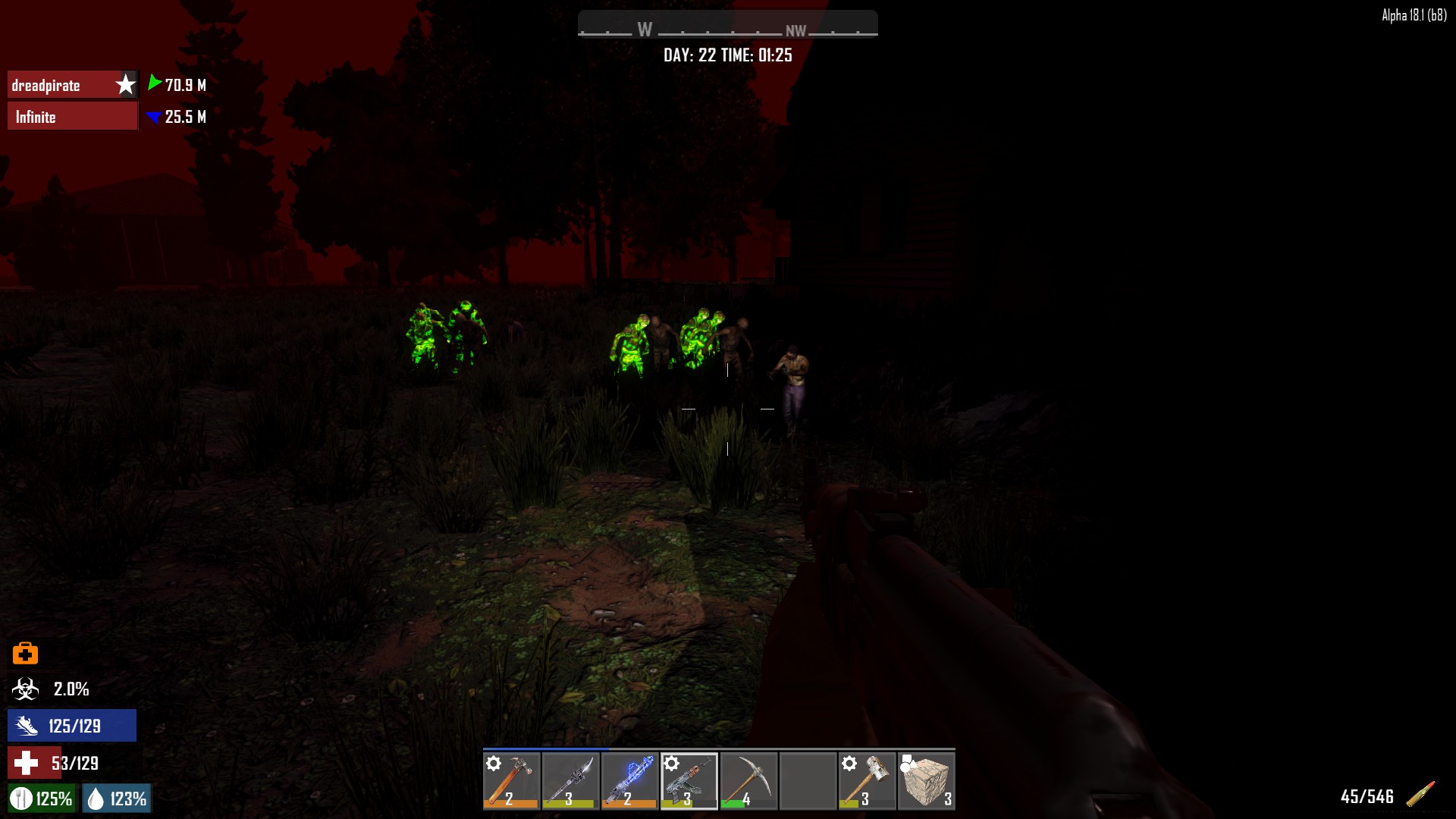Select the Infinite party member entry
This screenshot has height=819, width=1456.
coord(73,117)
